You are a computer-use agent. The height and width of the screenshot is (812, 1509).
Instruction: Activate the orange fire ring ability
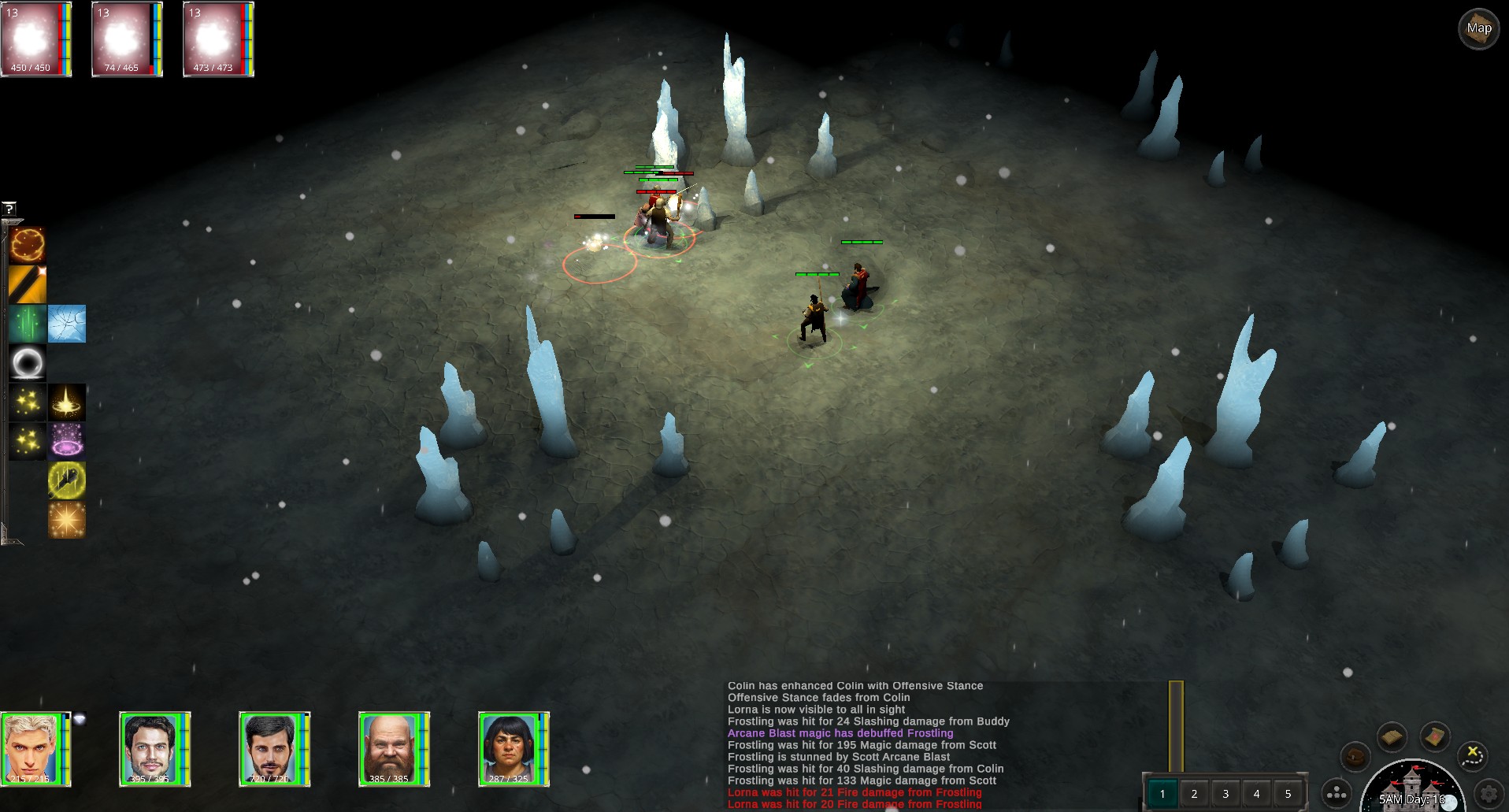point(28,245)
